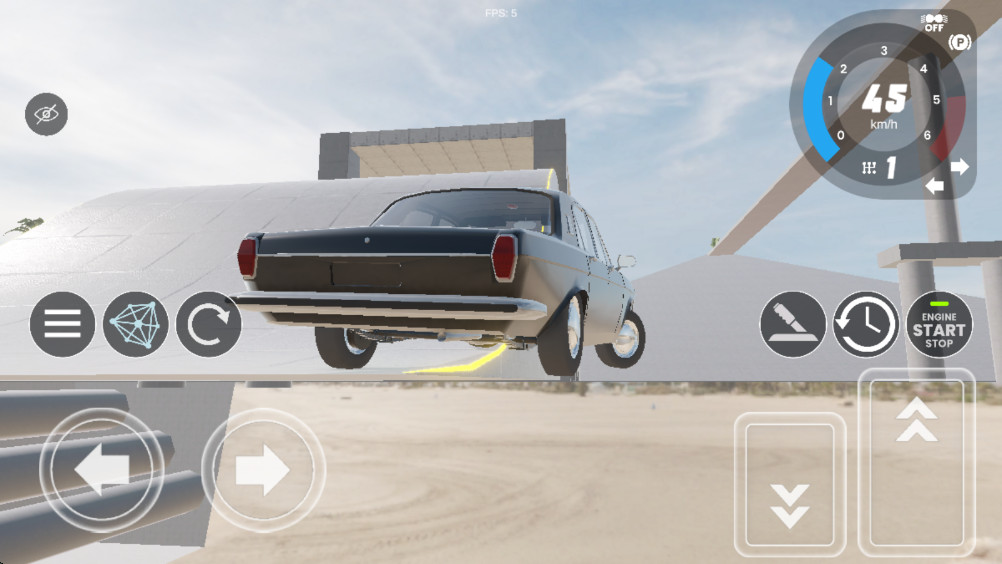Screen dimensions: 1002x564
Task: Toggle the parking brake (P) indicator
Action: click(961, 42)
